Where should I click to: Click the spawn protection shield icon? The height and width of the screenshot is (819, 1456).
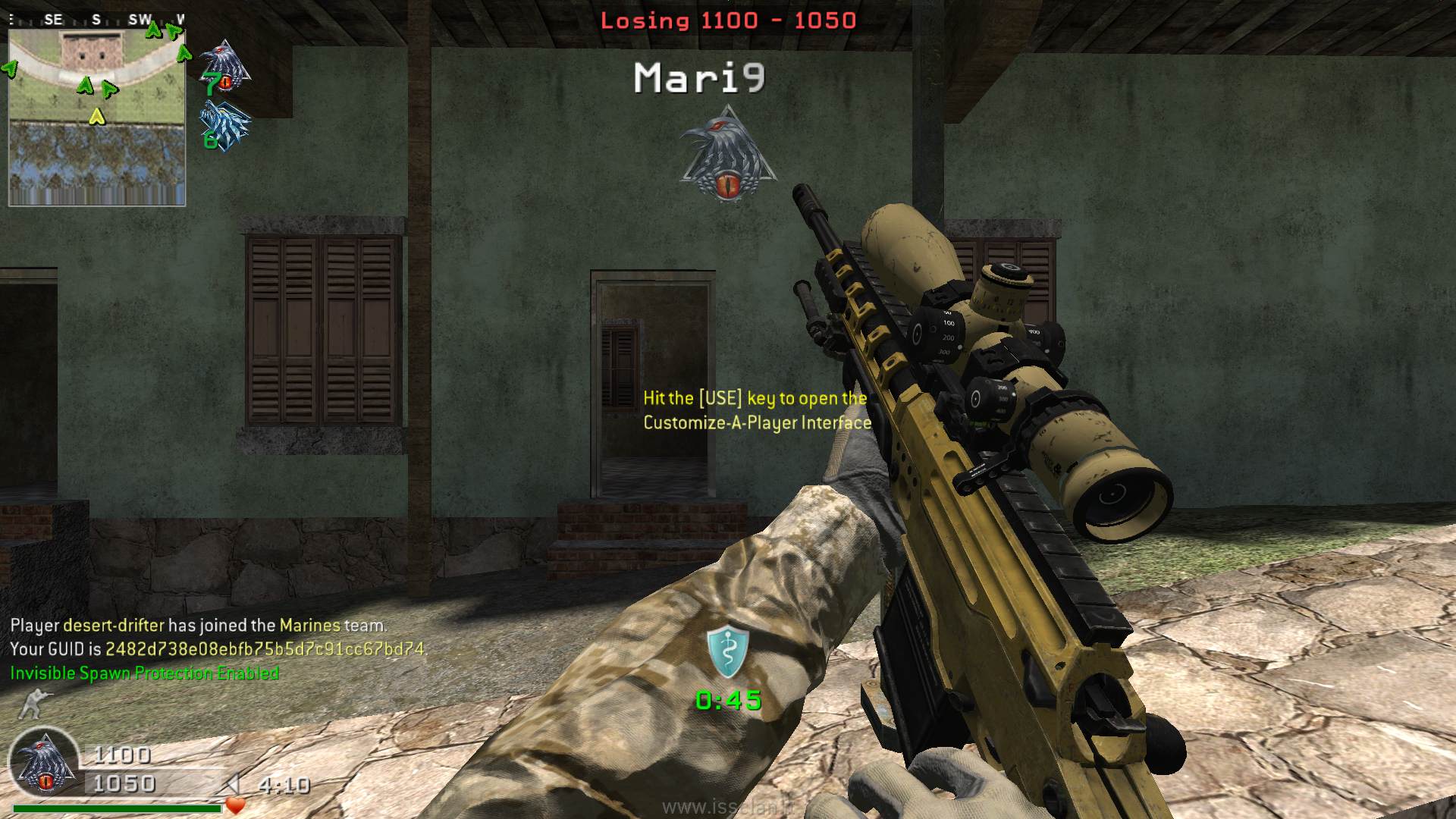point(728,652)
